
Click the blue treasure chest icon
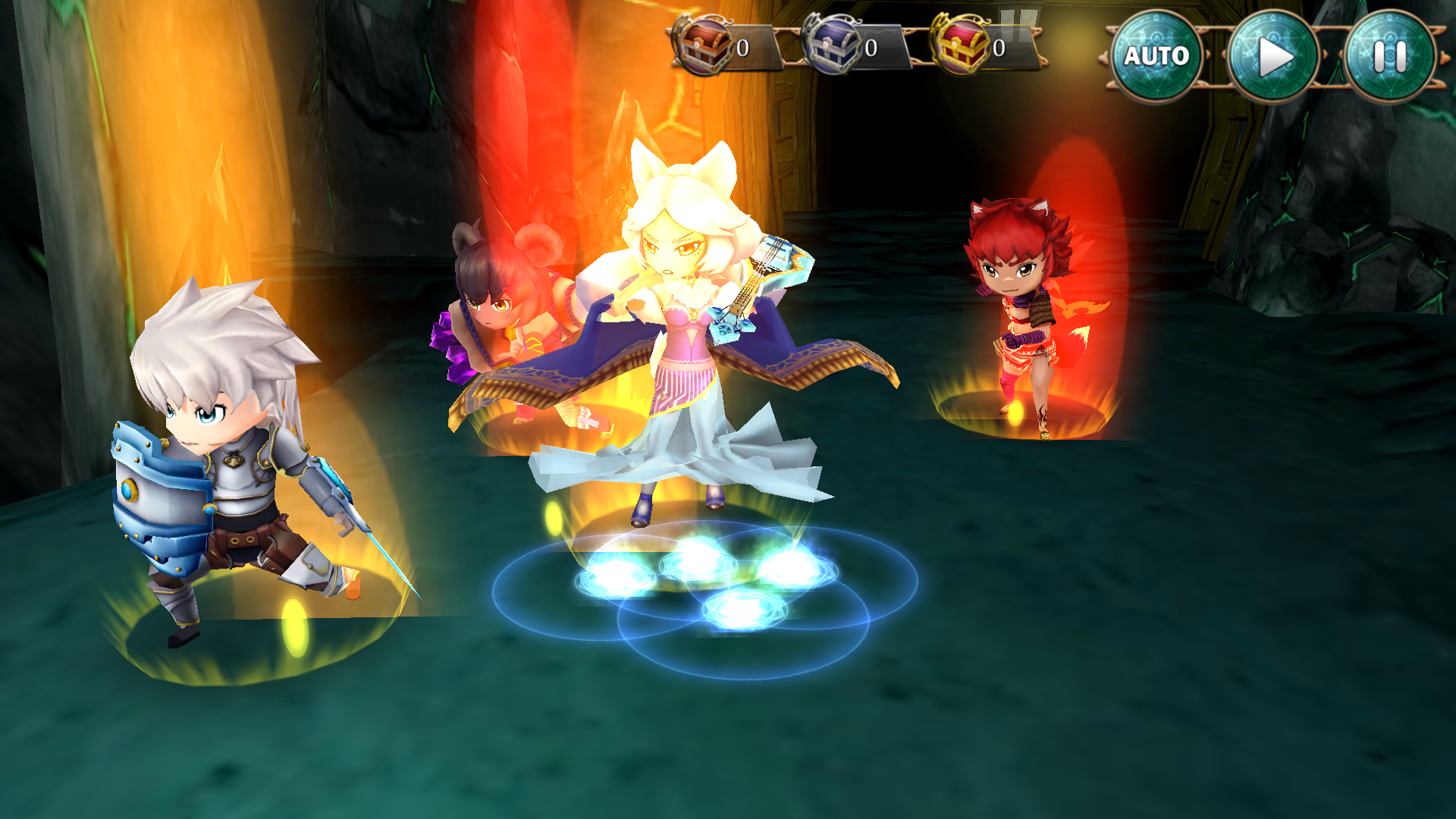(836, 45)
